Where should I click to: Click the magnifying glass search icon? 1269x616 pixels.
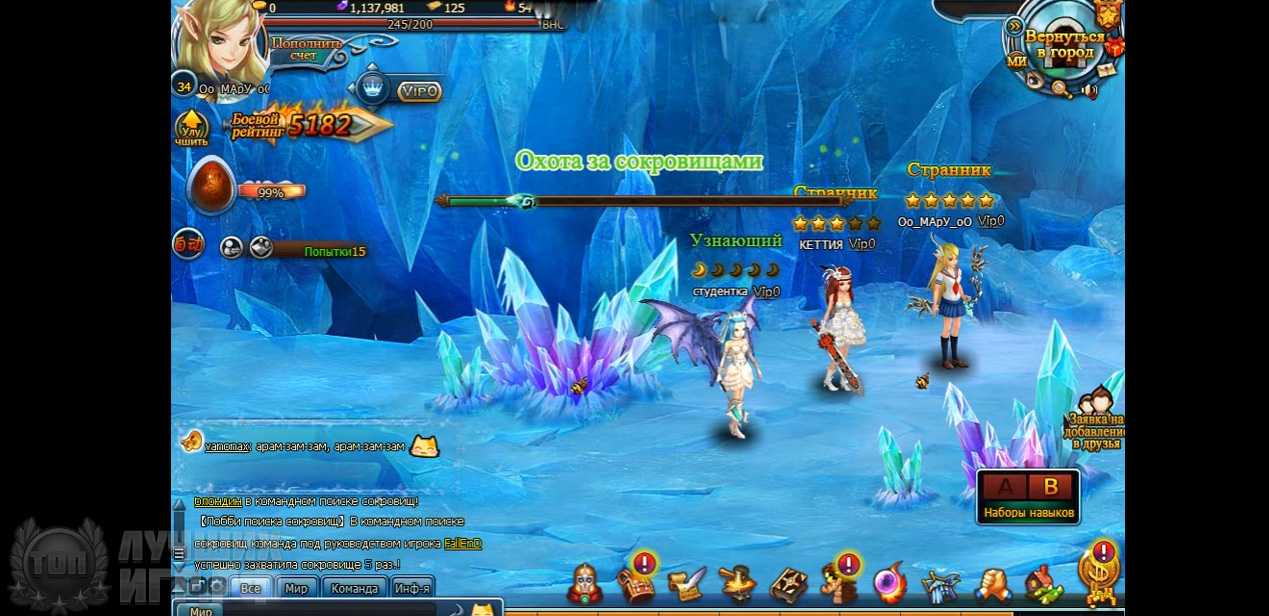pos(1059,88)
